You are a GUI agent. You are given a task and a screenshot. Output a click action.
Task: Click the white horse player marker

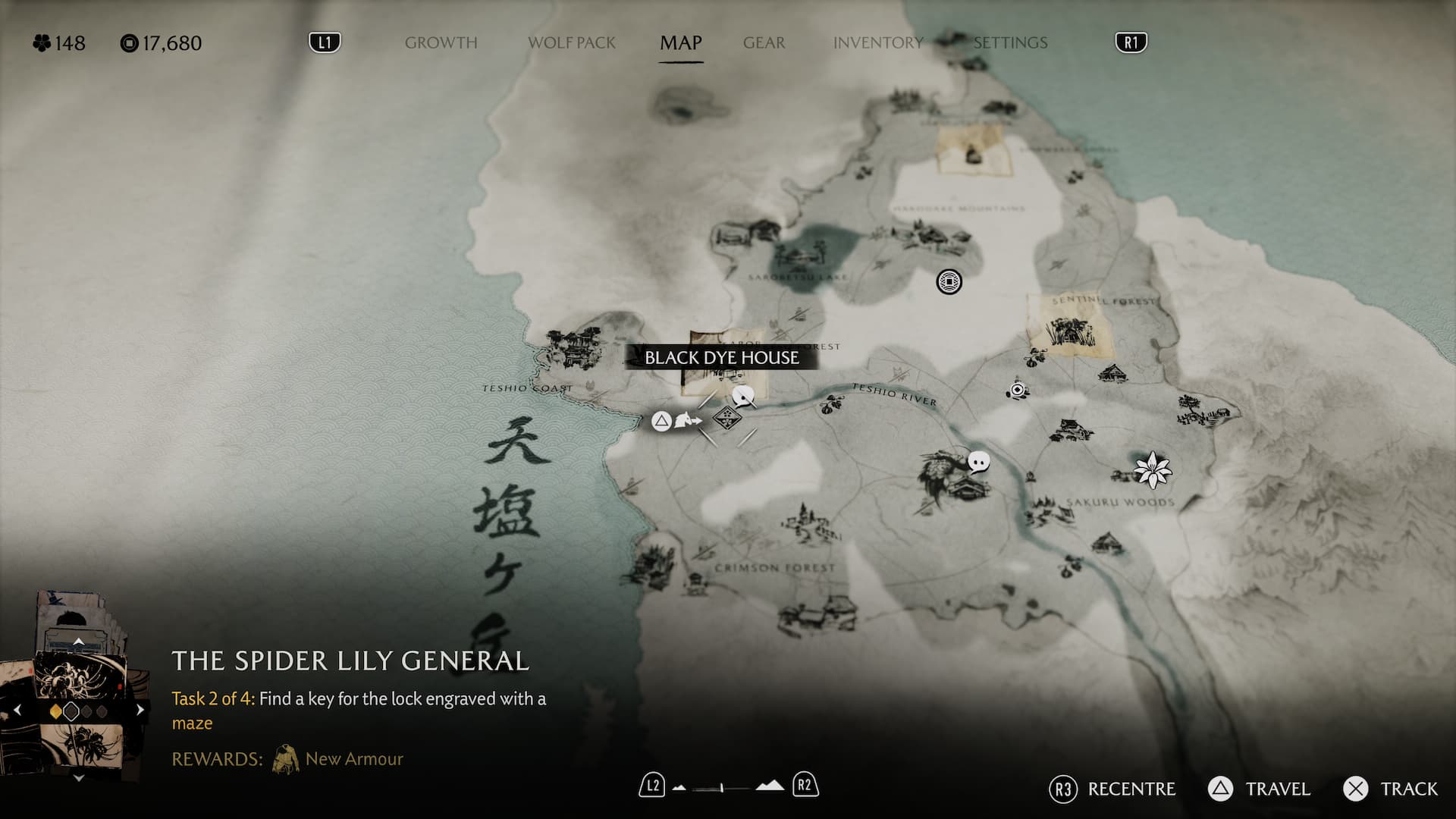coord(686,420)
